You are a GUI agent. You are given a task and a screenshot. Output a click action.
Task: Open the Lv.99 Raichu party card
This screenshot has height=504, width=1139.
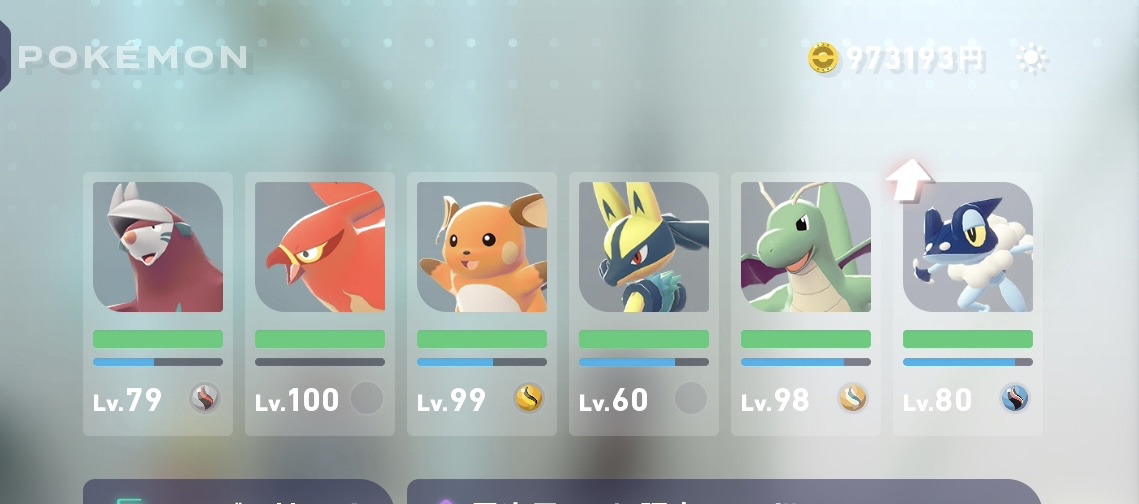point(482,303)
